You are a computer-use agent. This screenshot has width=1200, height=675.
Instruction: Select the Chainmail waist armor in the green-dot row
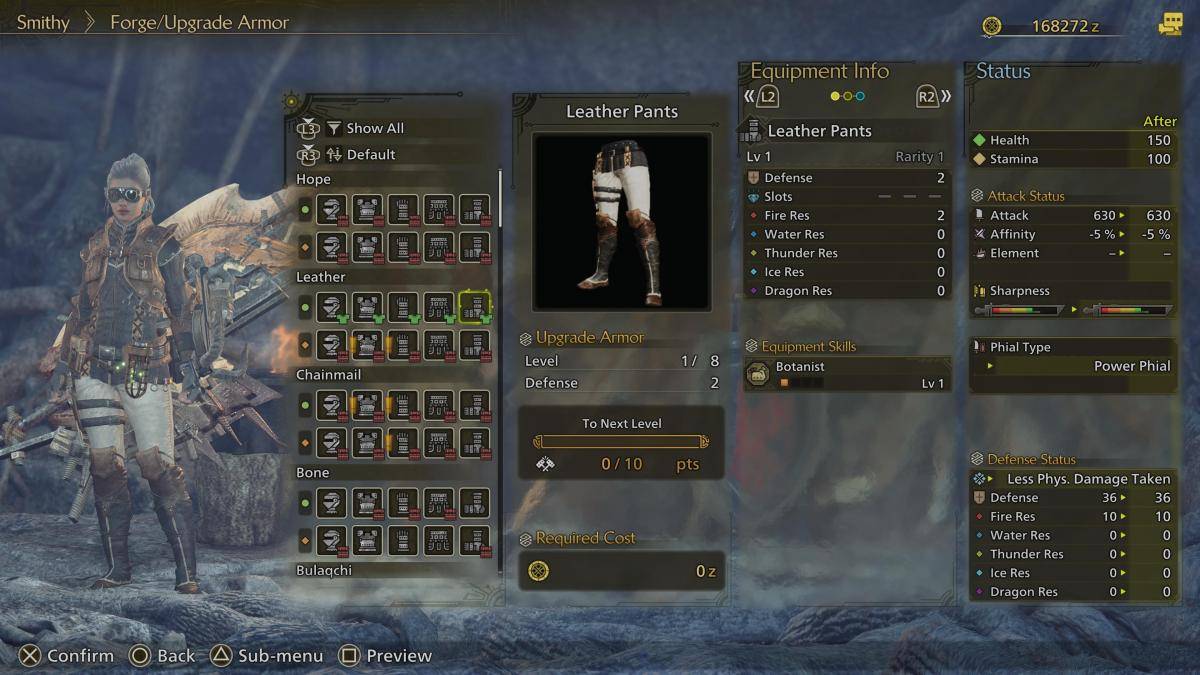(439, 405)
